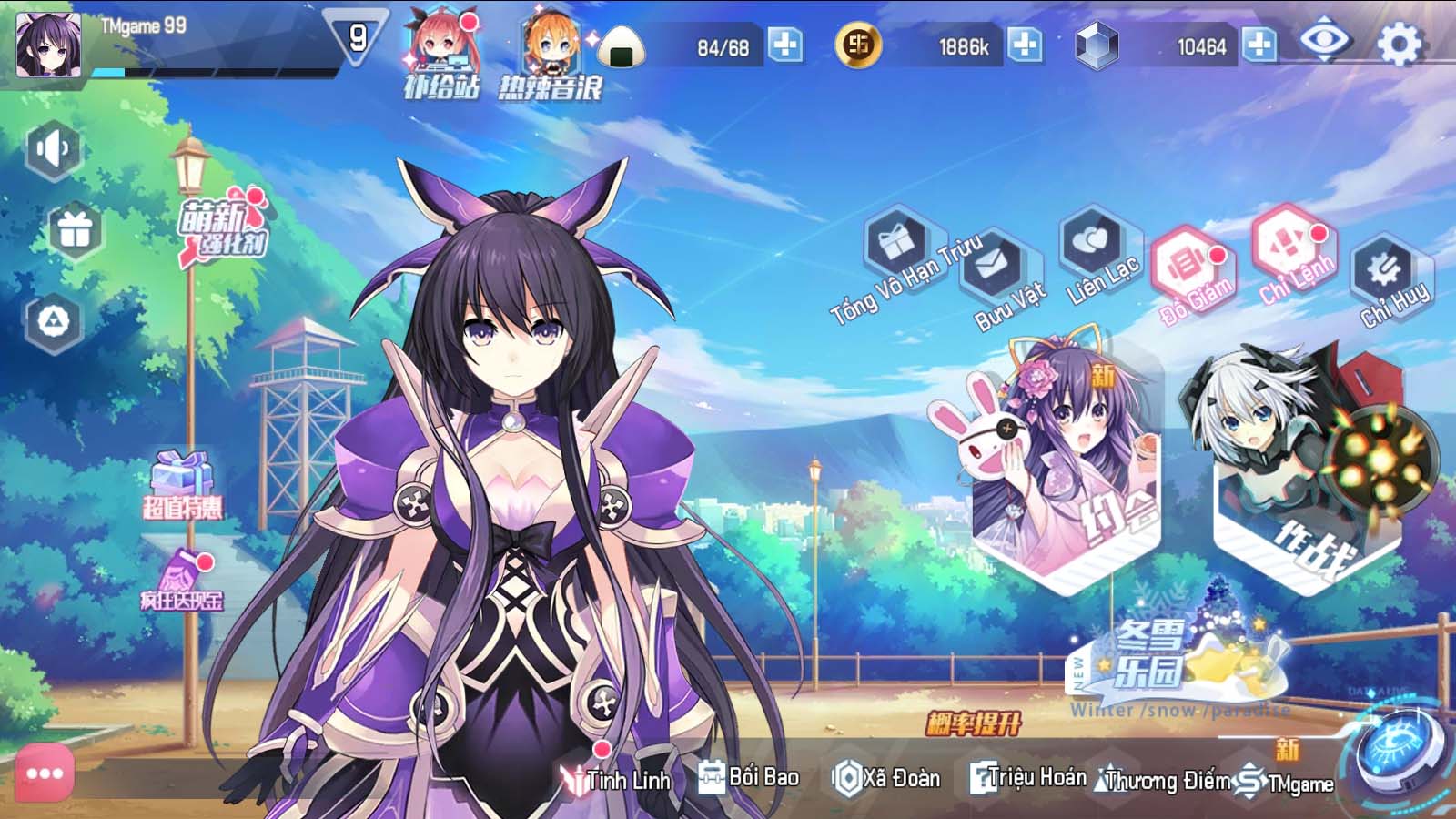The width and height of the screenshot is (1456, 819).
Task: Add more gold coins with the plus button
Action: tap(1025, 45)
